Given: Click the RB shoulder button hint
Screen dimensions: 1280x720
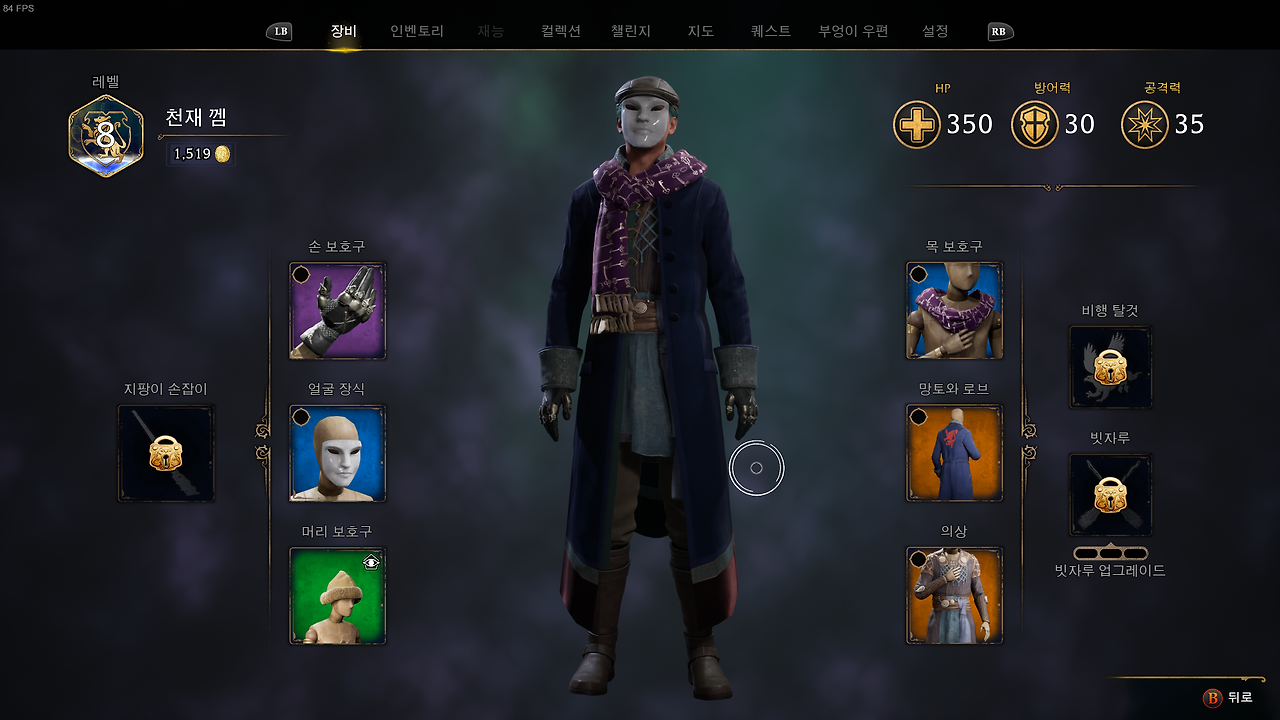Looking at the screenshot, I should 999,31.
